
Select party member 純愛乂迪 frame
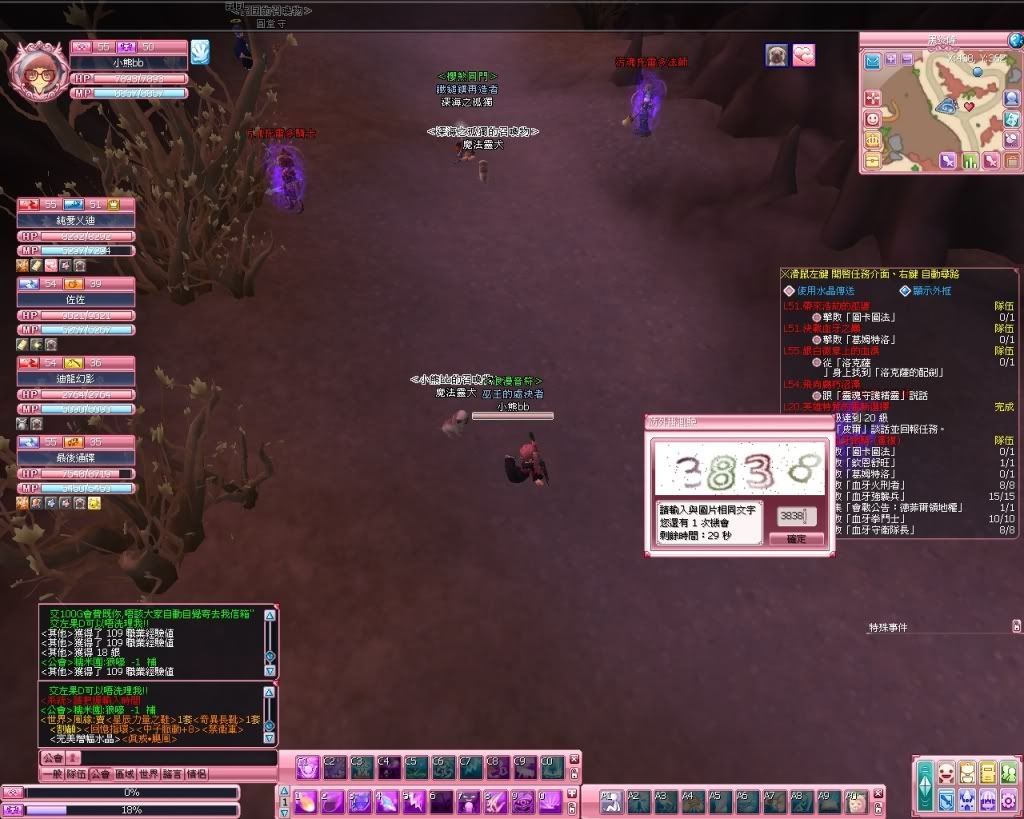(76, 219)
